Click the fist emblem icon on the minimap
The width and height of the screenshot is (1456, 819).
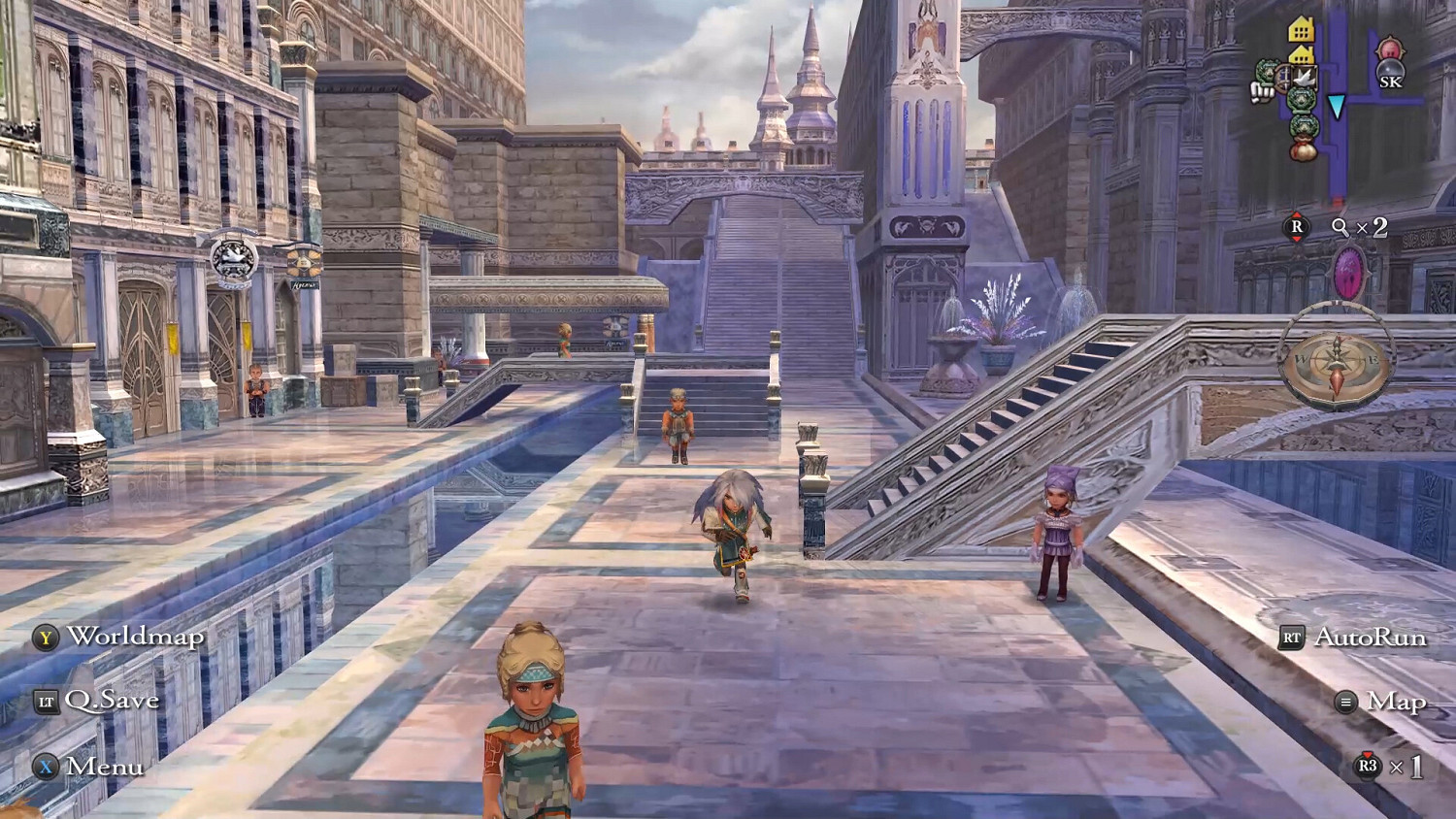[x=1262, y=92]
